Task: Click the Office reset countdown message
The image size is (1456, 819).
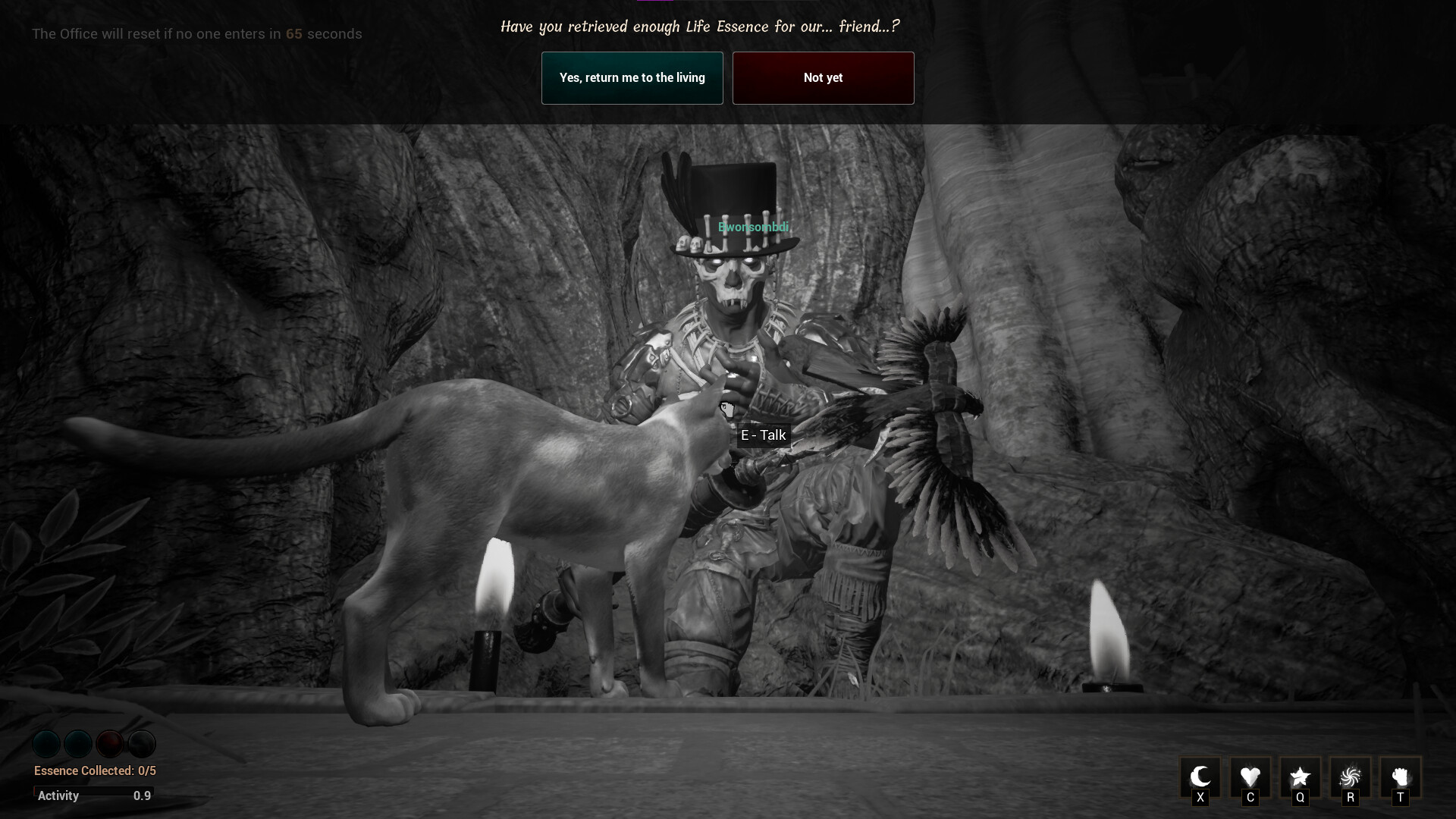Action: 196,33
